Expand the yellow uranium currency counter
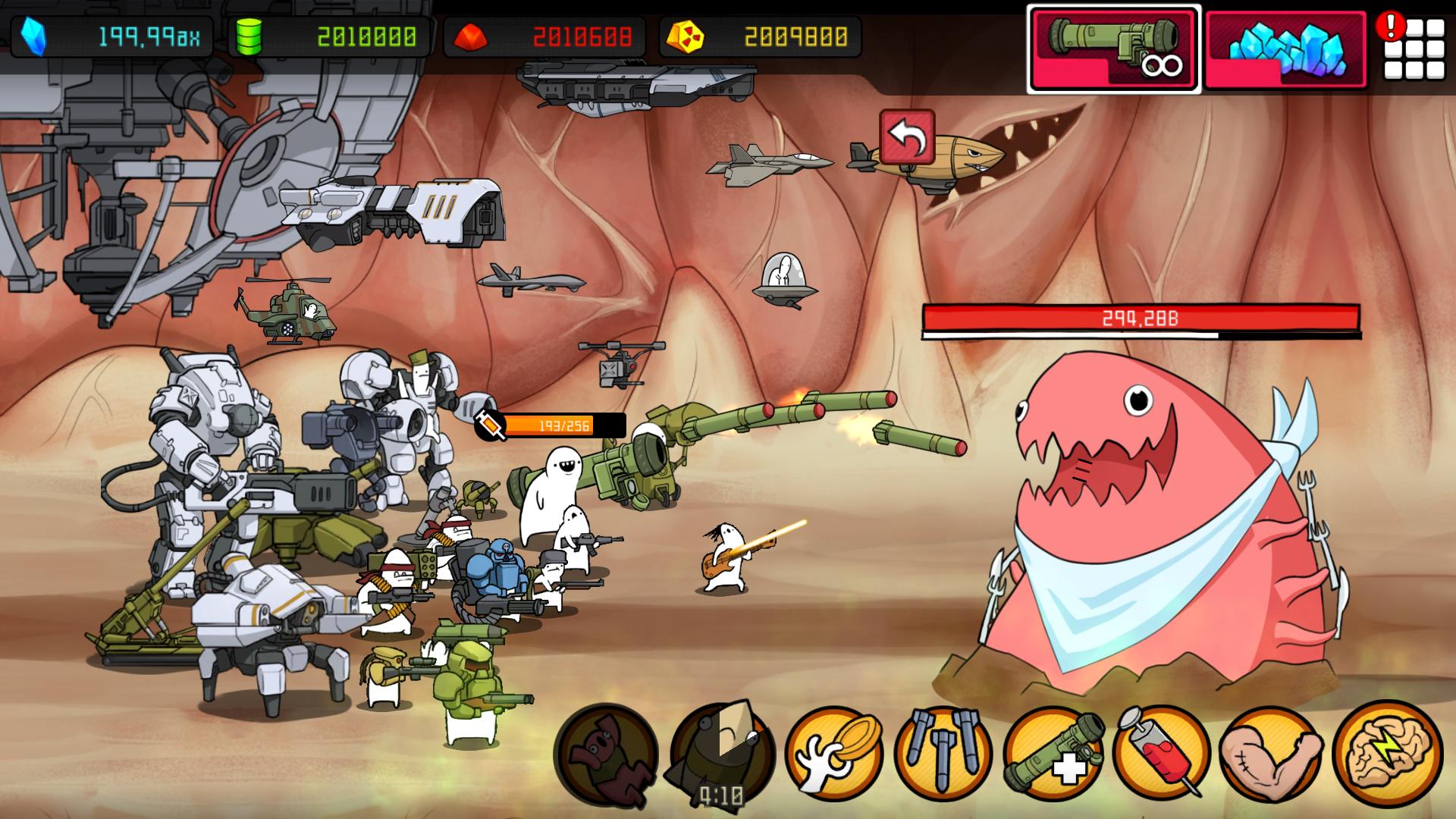Viewport: 1456px width, 819px height. (x=758, y=33)
